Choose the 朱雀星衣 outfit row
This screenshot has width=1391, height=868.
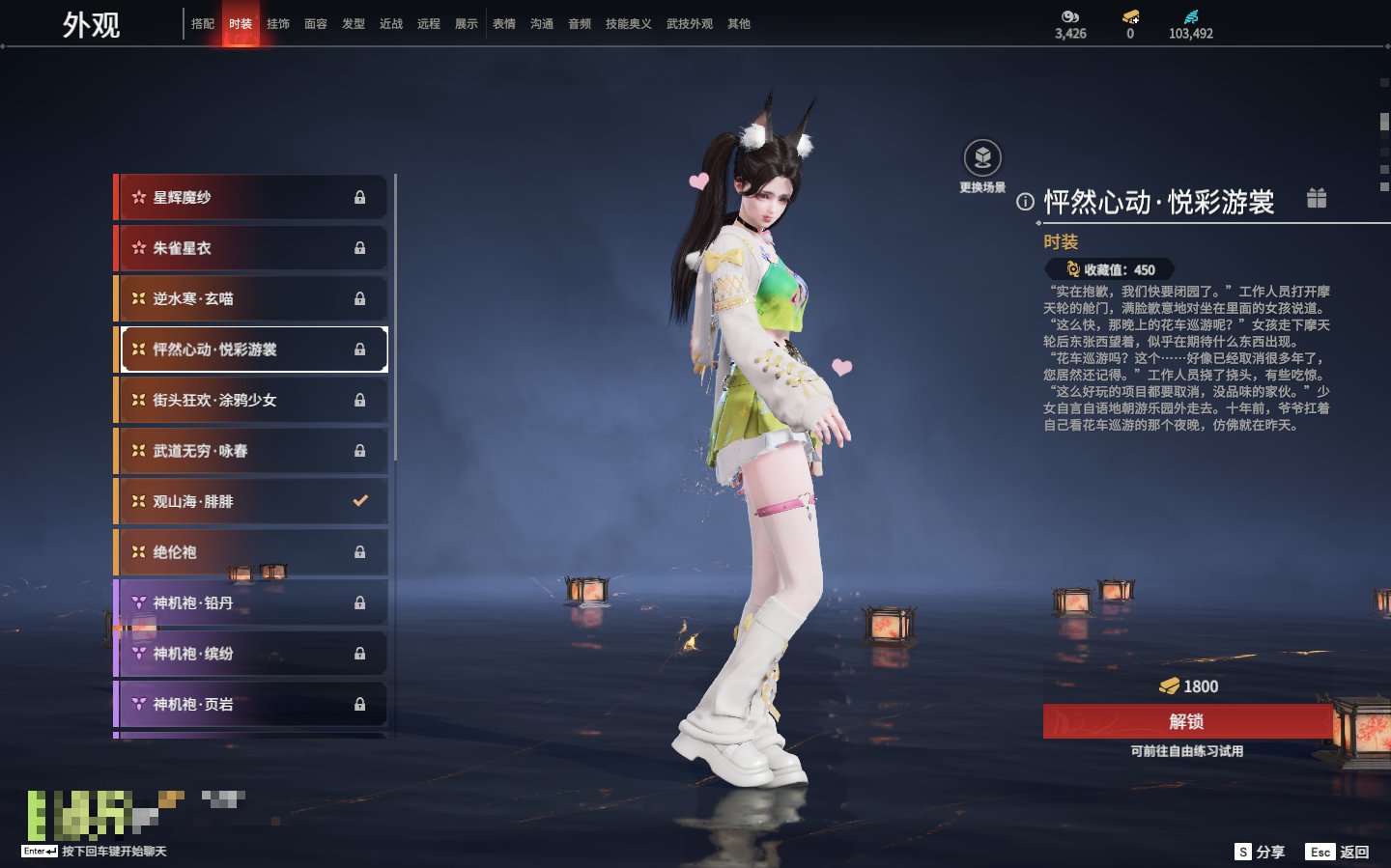(251, 248)
